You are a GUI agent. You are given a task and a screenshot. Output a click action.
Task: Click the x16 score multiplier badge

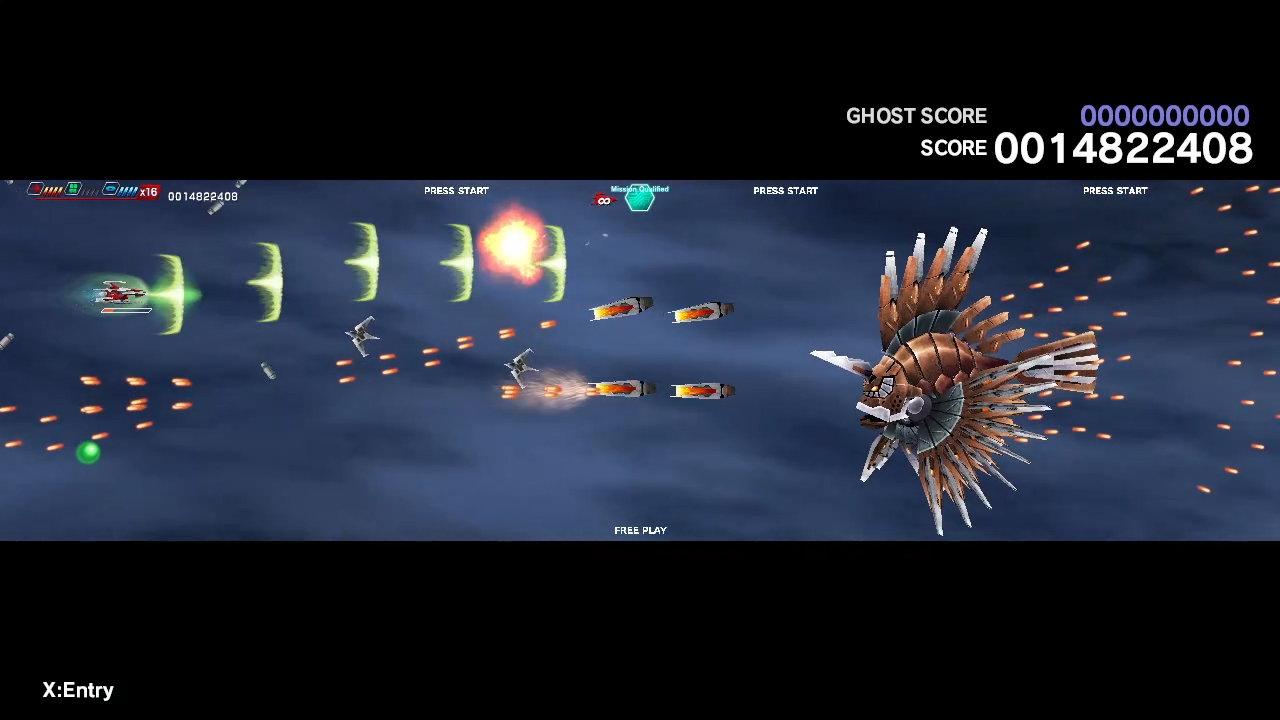tap(149, 192)
